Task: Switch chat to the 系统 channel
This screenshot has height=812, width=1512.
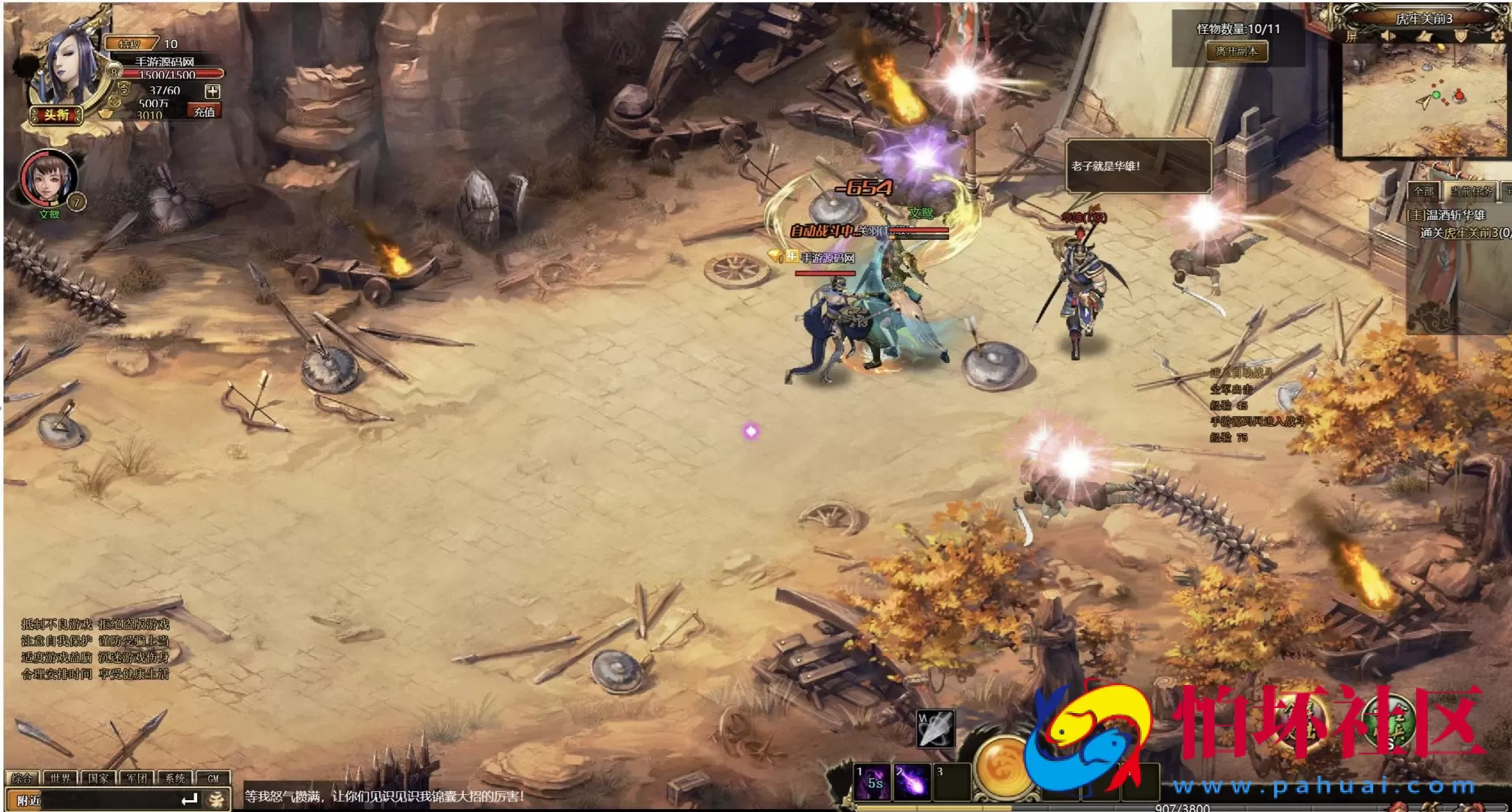Action: tap(175, 778)
